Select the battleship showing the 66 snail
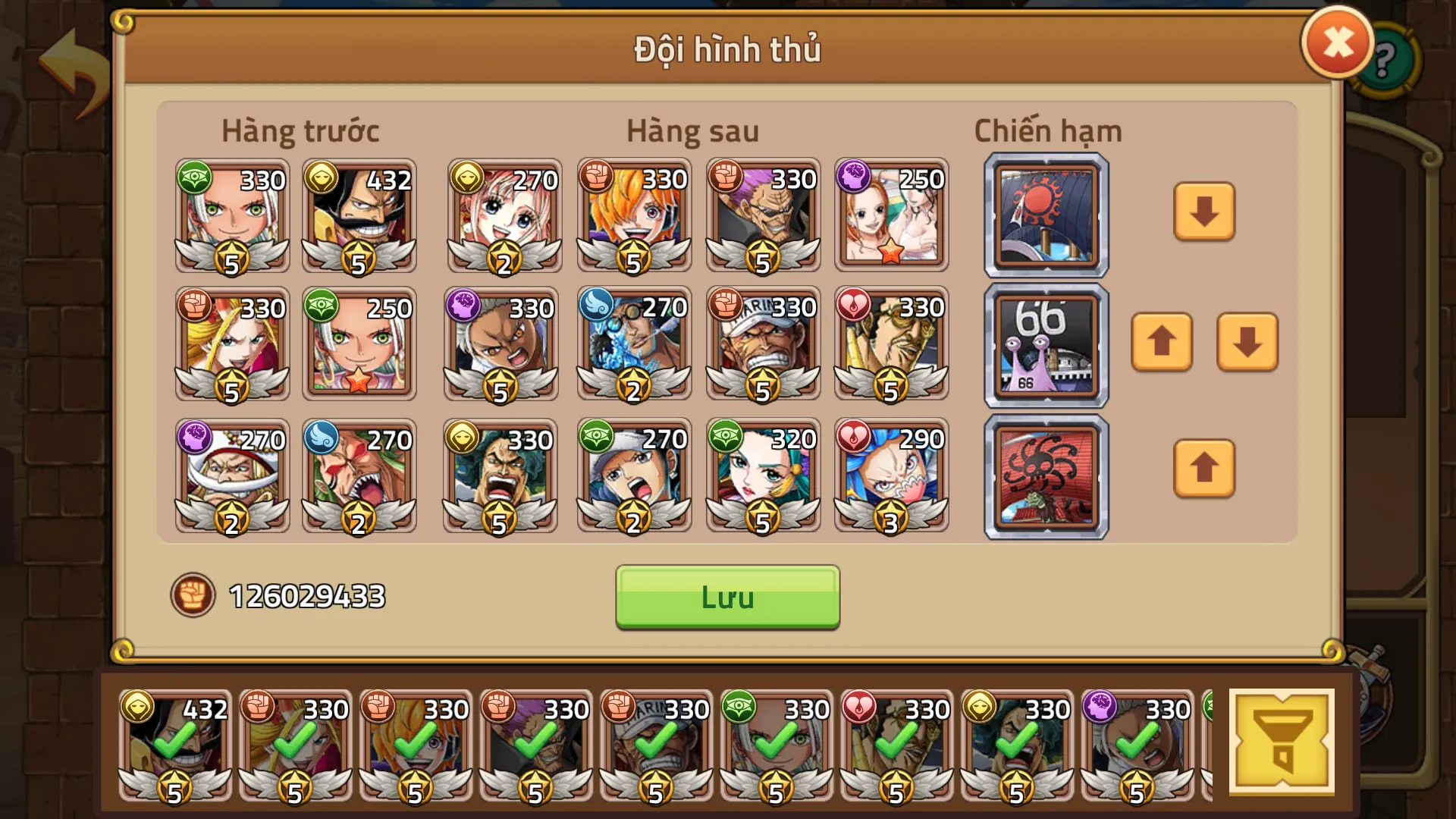This screenshot has height=819, width=1456. click(x=1045, y=344)
